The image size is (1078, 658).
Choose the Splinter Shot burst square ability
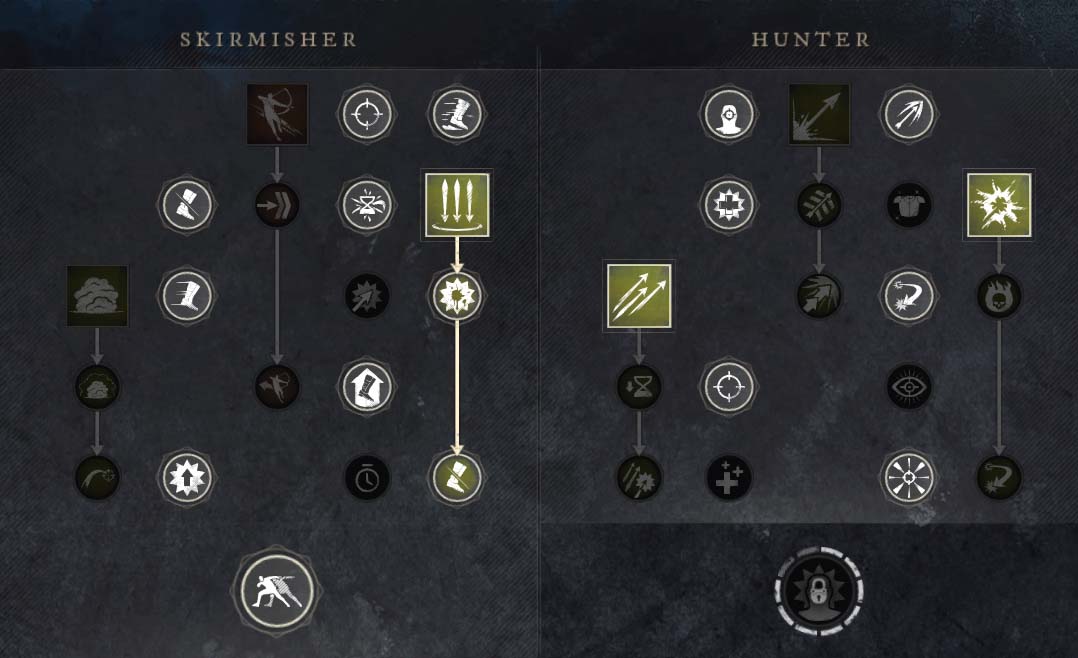(998, 205)
